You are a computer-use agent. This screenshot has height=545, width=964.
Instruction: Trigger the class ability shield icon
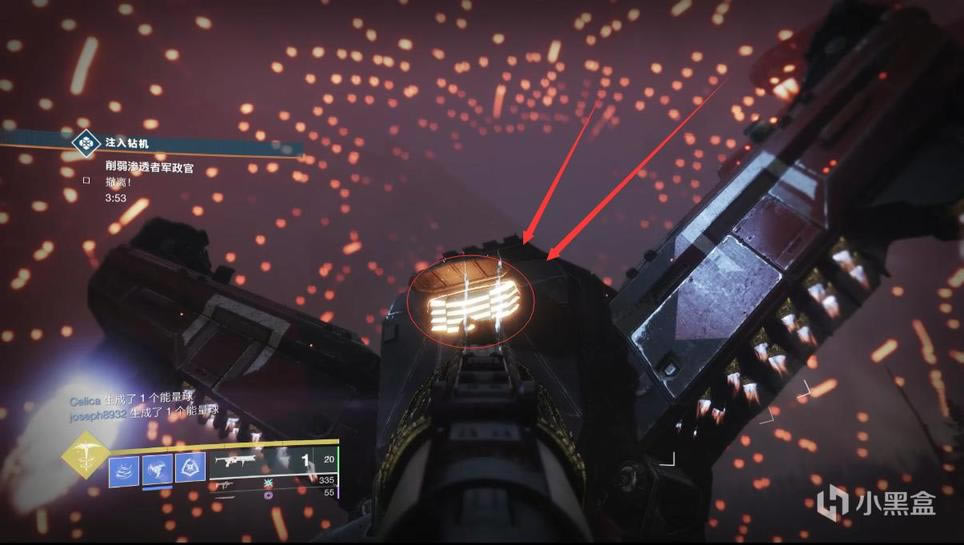pyautogui.click(x=190, y=469)
